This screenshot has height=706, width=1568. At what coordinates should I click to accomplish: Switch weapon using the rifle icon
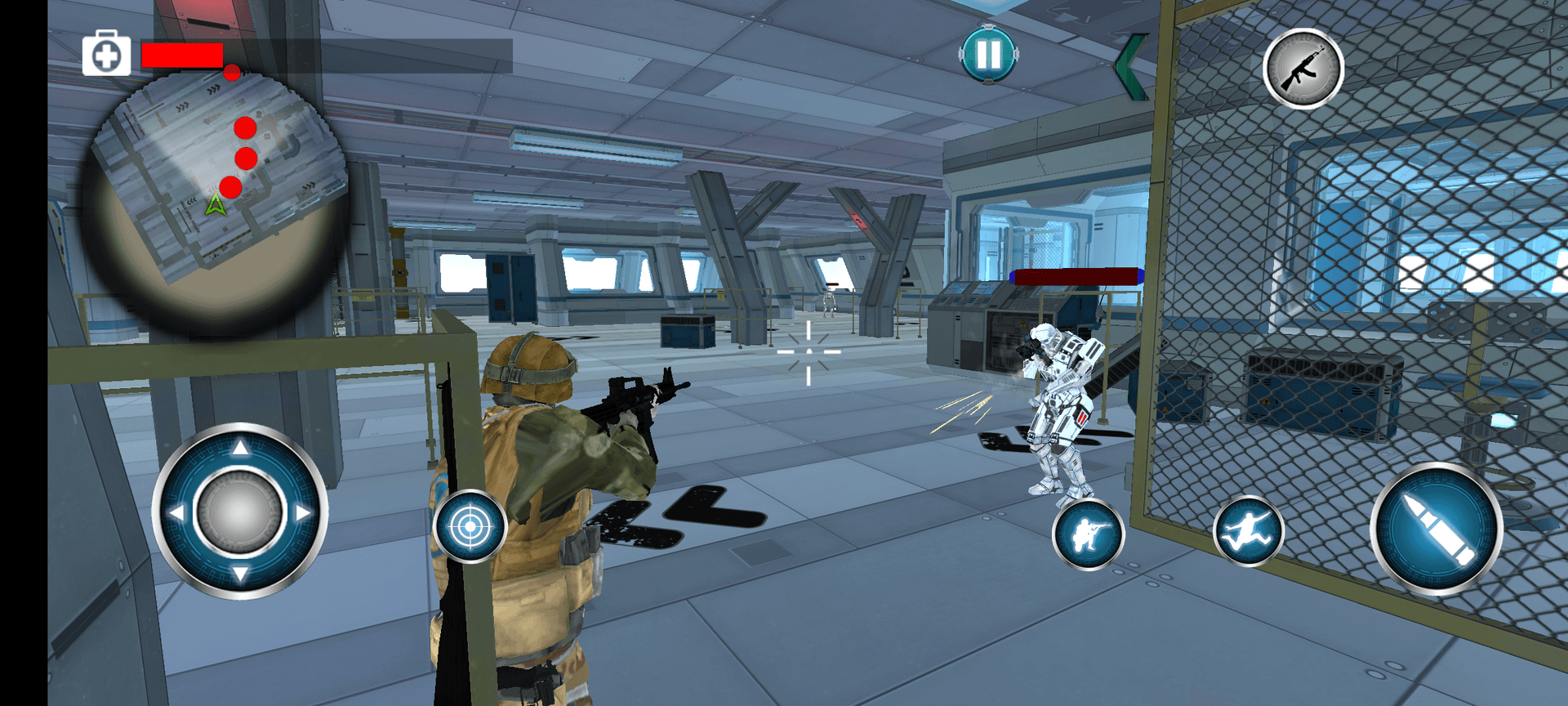1303,69
